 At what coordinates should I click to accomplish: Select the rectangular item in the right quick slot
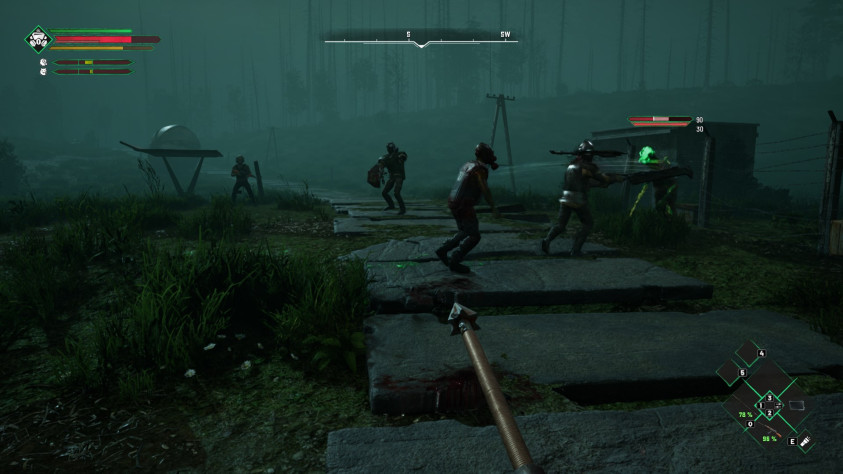(797, 405)
